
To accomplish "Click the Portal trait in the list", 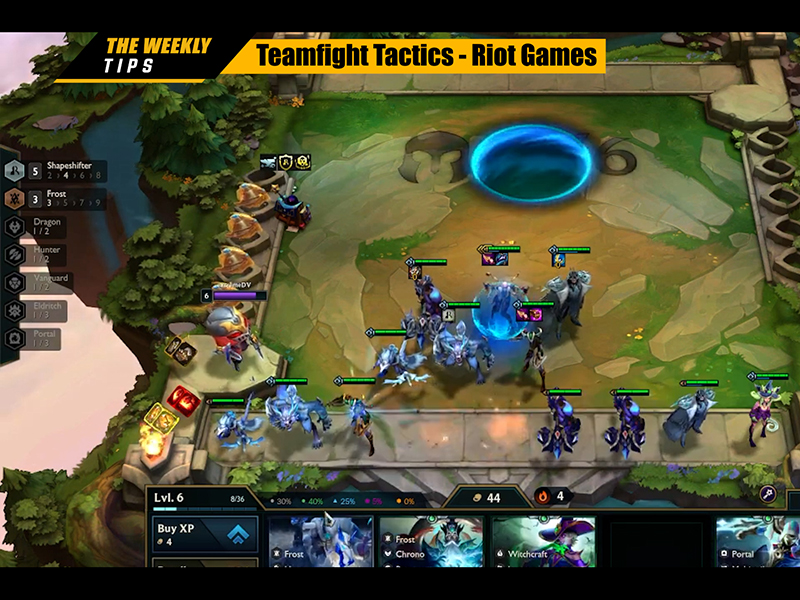I will [40, 339].
